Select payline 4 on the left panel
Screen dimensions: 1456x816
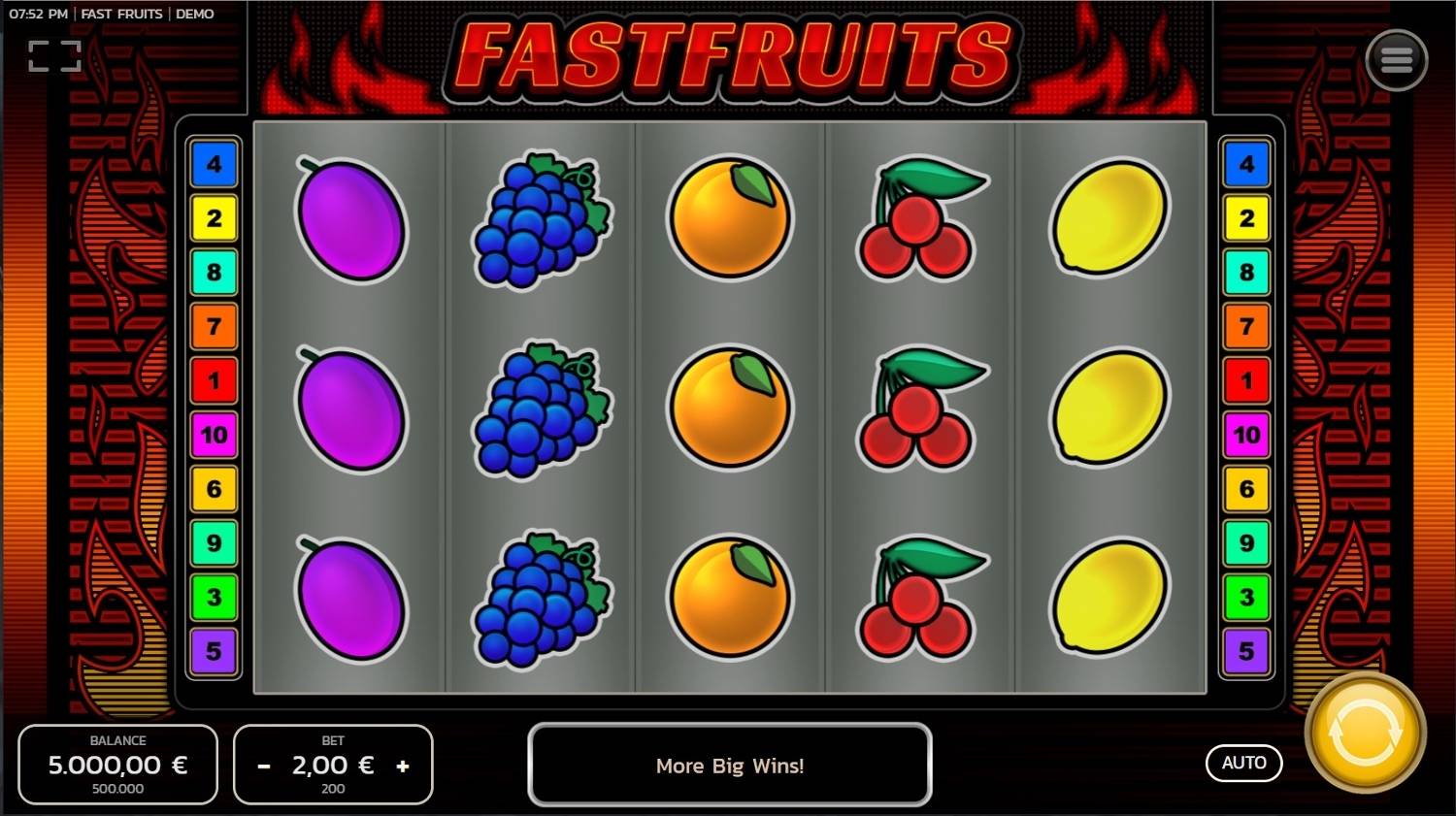215,164
